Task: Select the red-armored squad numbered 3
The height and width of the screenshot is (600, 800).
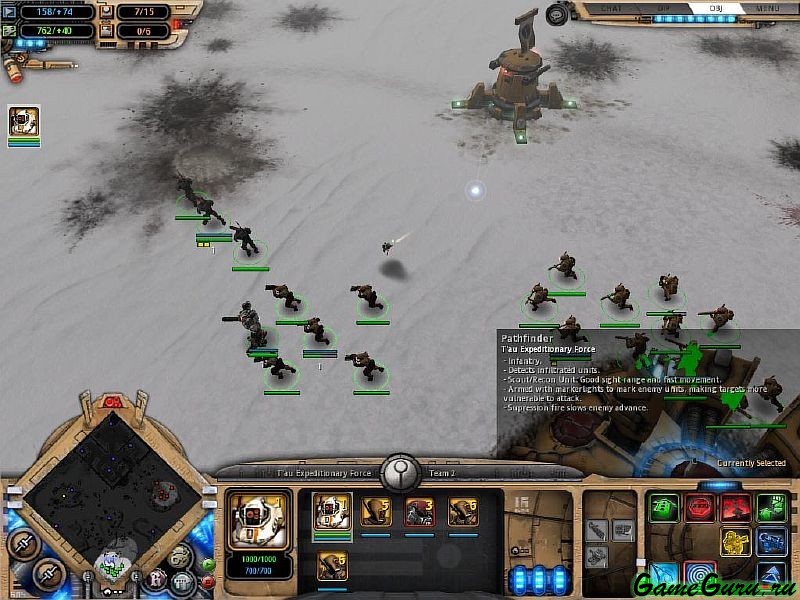Action: tap(419, 512)
